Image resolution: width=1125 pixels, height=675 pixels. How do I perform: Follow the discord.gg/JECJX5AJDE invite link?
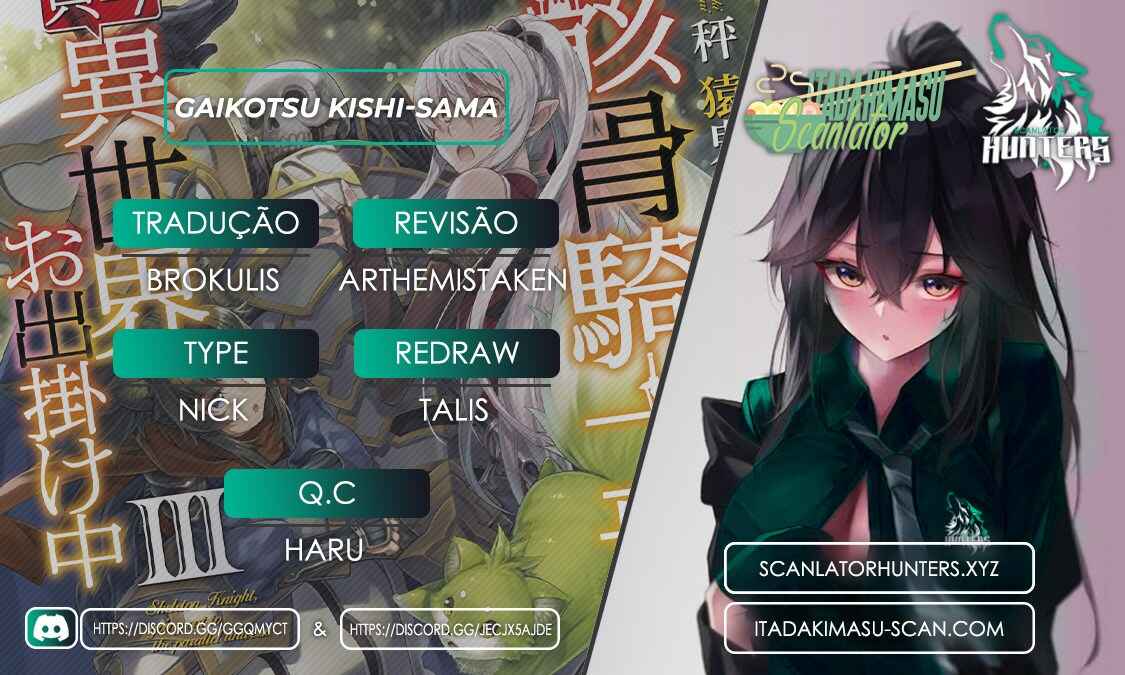(x=449, y=629)
